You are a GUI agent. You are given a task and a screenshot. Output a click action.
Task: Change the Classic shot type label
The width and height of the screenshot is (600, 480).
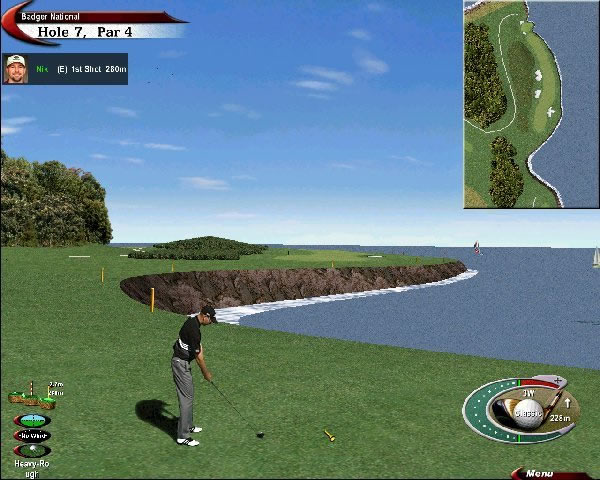tap(528, 412)
